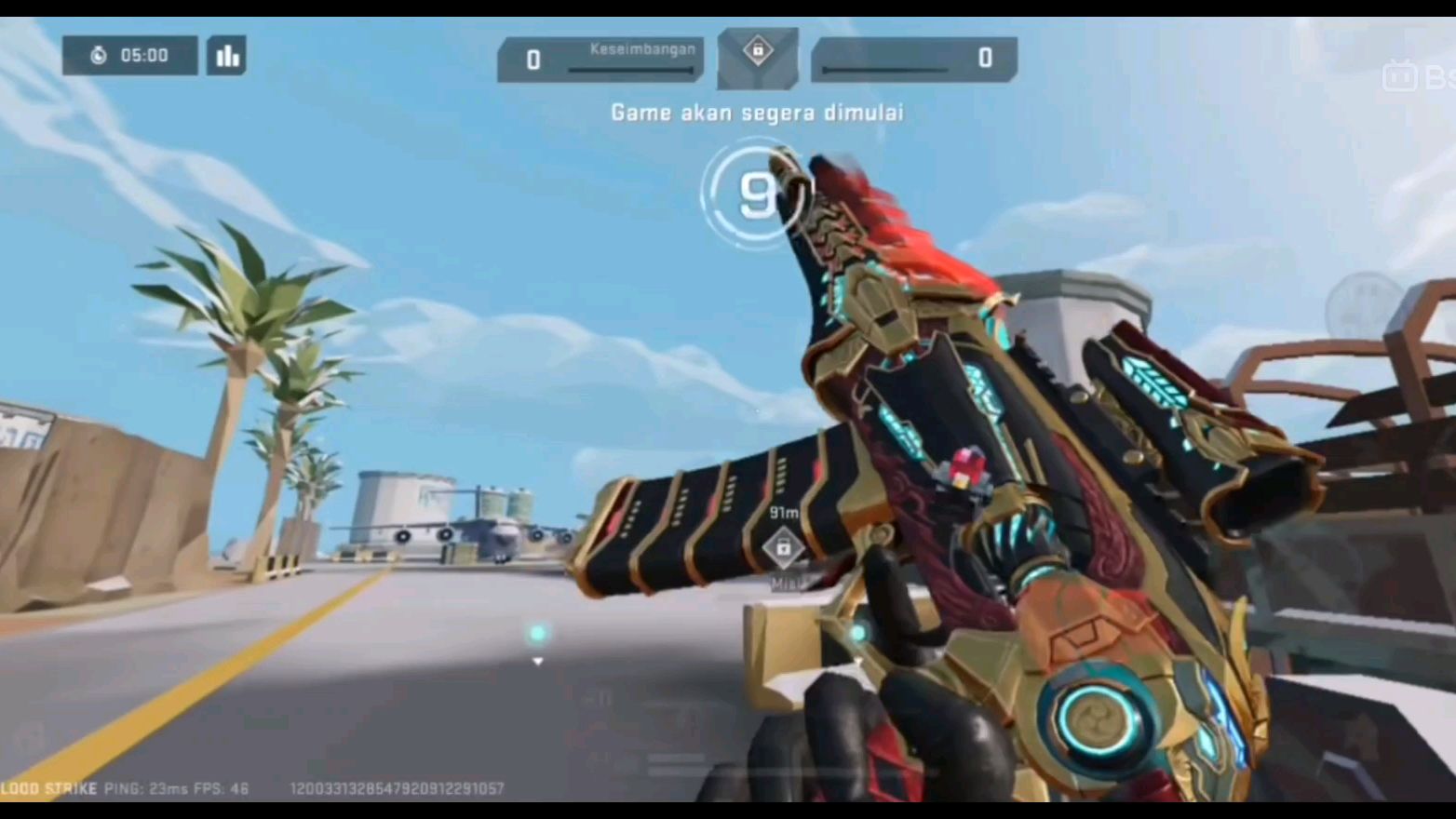Select the TV watermark icon in top right corner
Screen dimensions: 1456x819
coord(1401,76)
